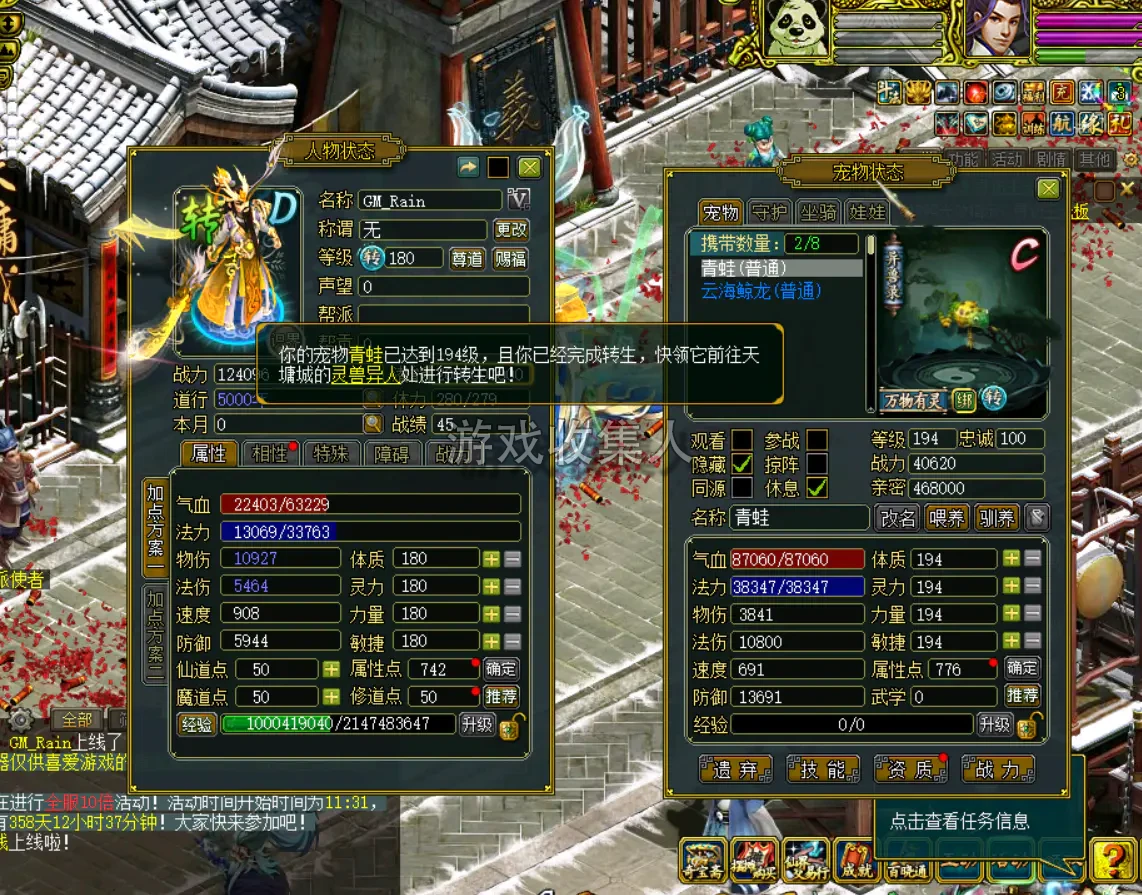Screen dimensions: 1142x895
Task: Open the pet 技能 skills button
Action: click(823, 769)
